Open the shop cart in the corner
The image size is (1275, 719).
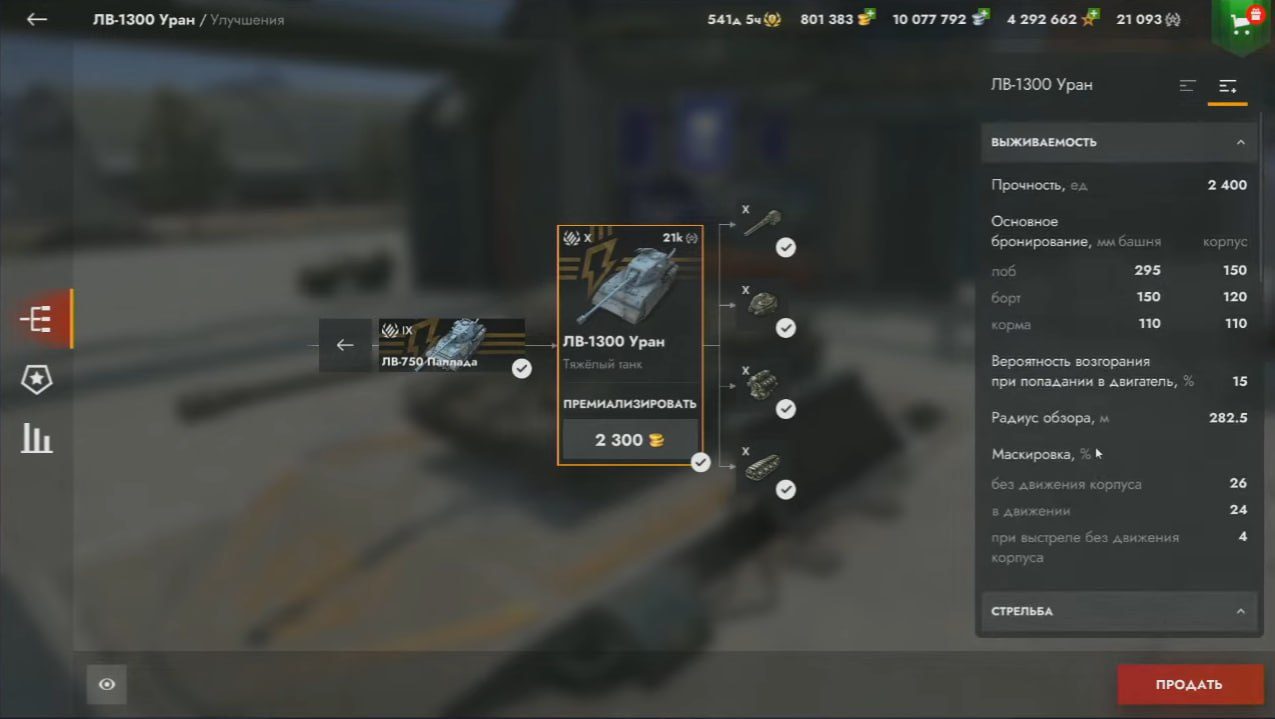(1244, 24)
